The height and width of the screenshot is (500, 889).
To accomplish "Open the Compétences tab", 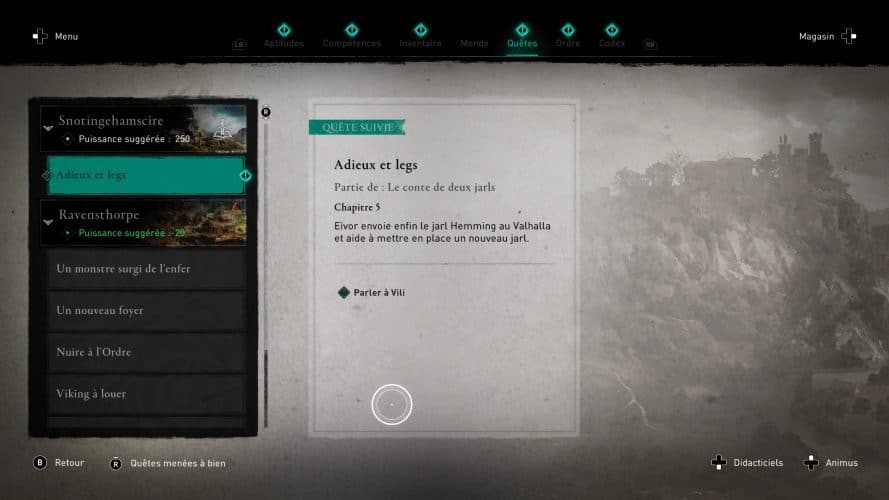I will [x=351, y=43].
